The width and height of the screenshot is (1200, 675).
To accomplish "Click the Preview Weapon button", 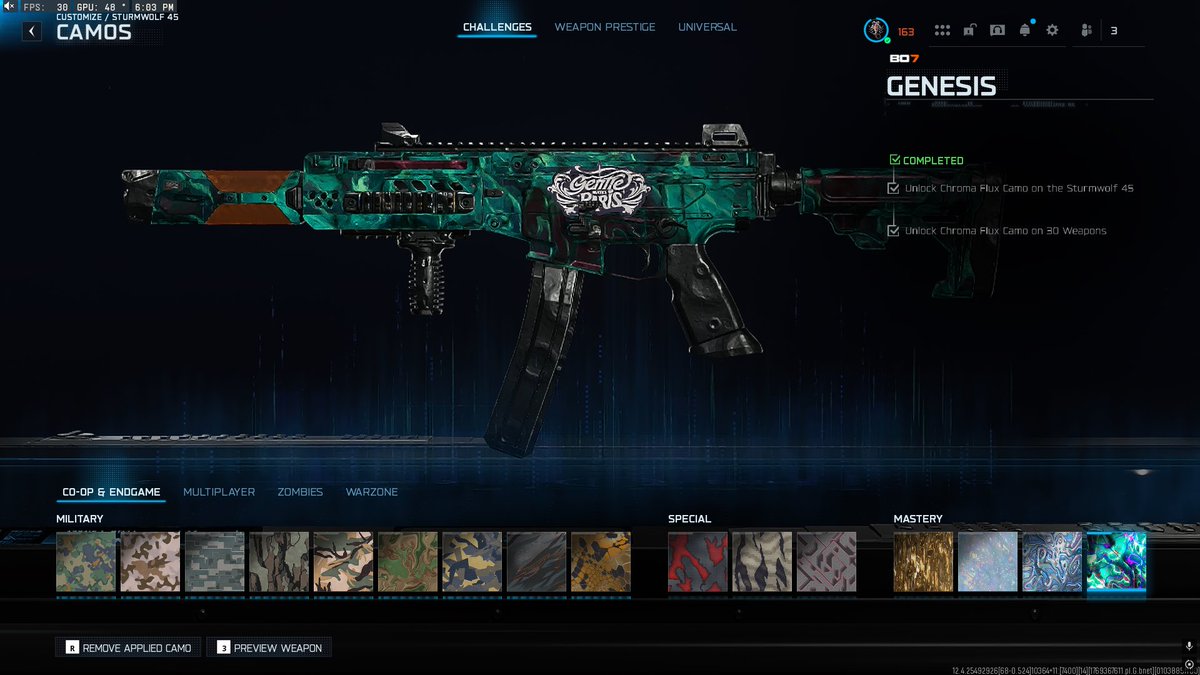I will pyautogui.click(x=269, y=648).
